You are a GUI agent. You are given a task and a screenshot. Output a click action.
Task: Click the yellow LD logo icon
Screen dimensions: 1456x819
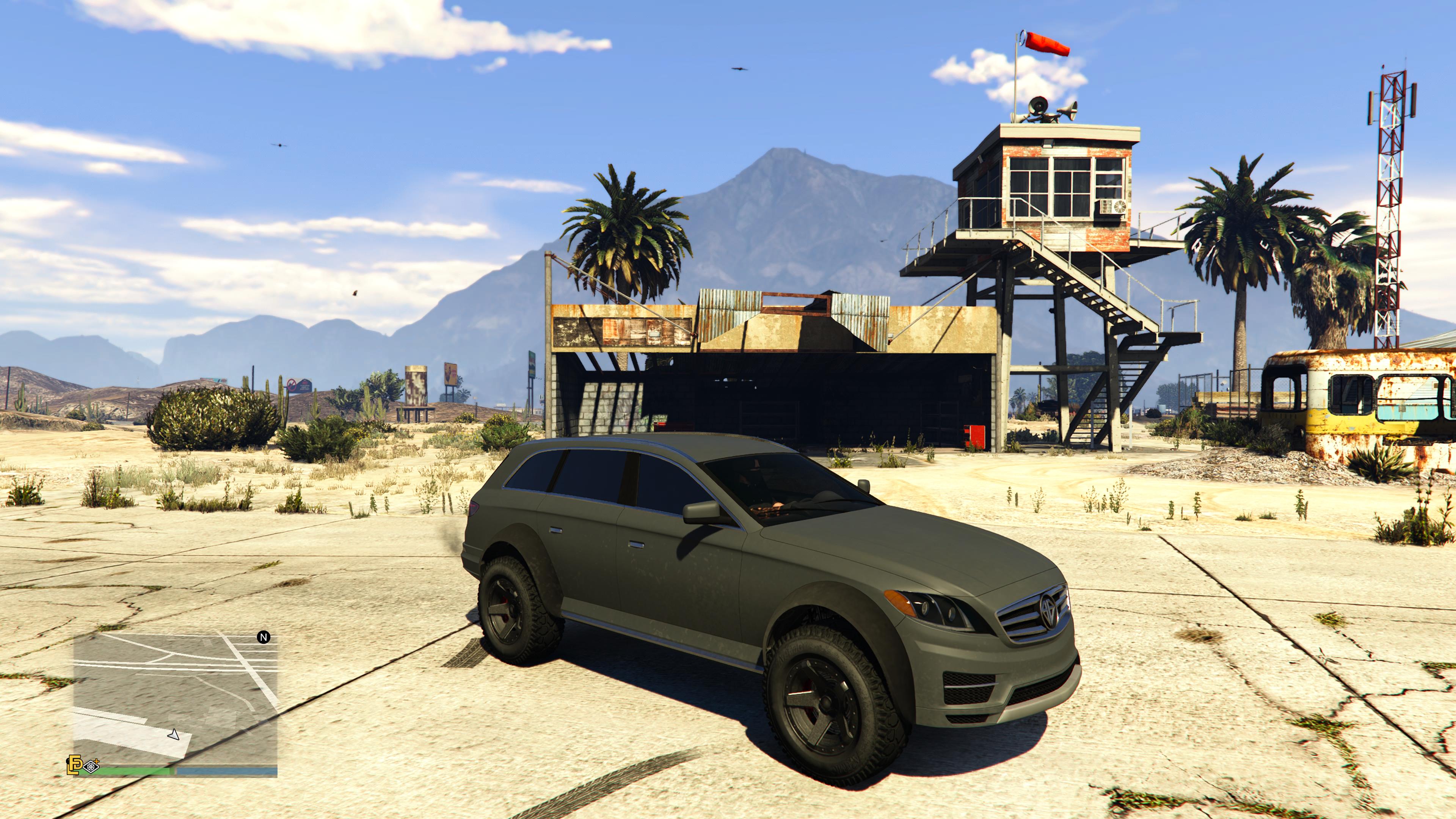(74, 764)
